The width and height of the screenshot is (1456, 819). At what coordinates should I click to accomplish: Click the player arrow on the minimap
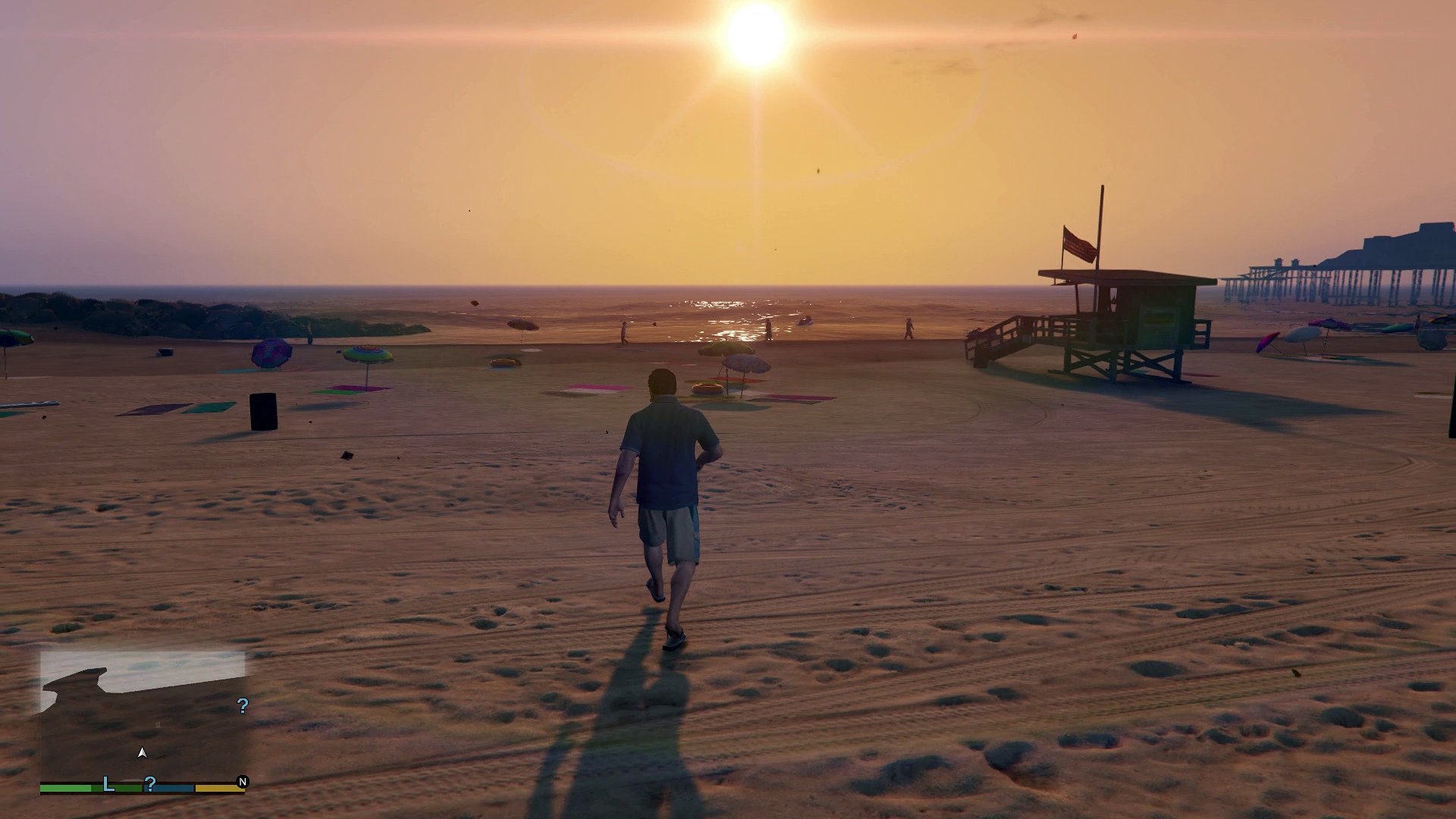[143, 753]
